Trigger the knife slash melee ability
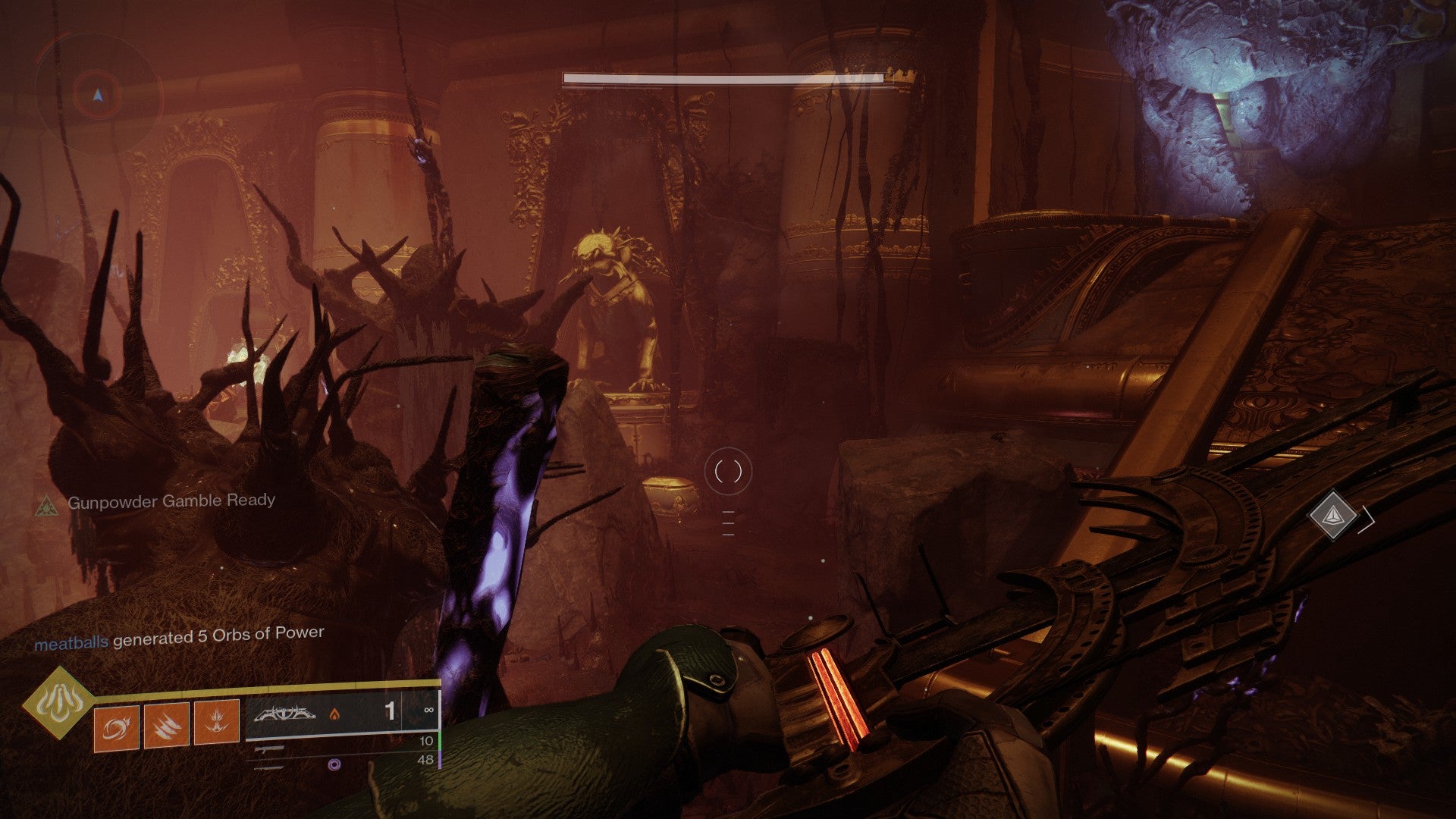Screen dimensions: 1456x819 point(166,726)
